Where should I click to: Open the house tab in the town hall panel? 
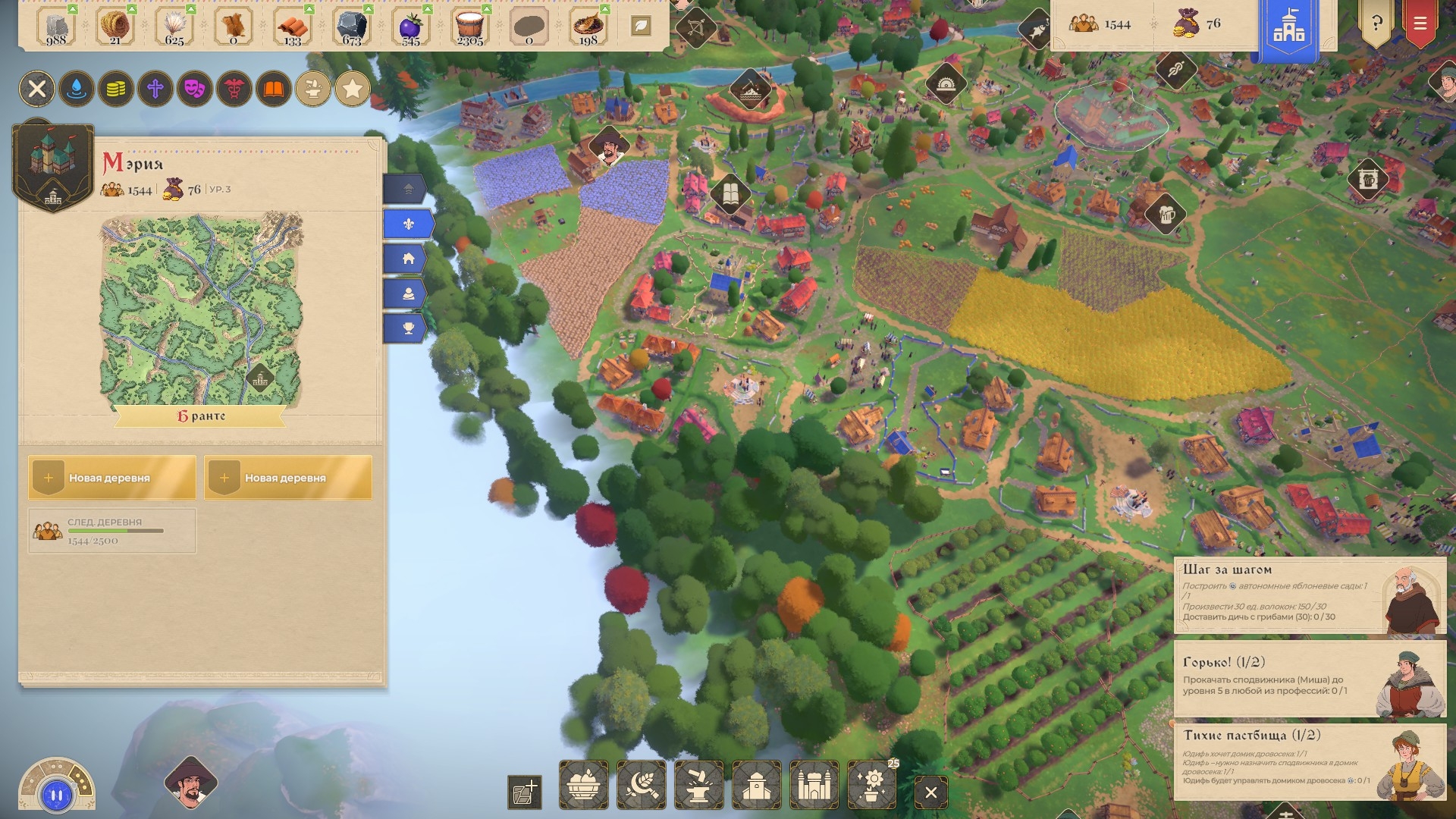[408, 259]
